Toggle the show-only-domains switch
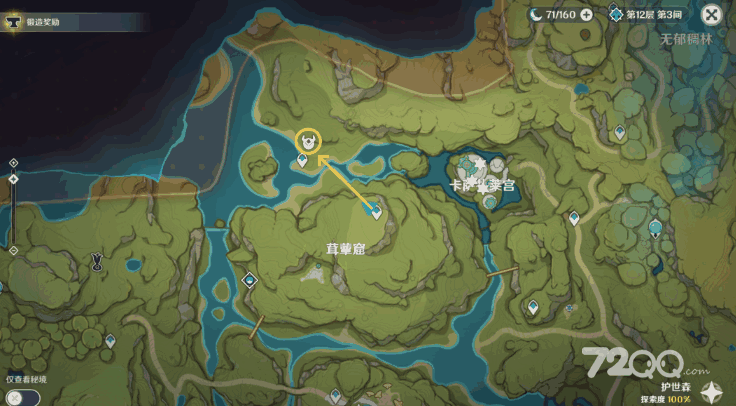 pyautogui.click(x=21, y=396)
